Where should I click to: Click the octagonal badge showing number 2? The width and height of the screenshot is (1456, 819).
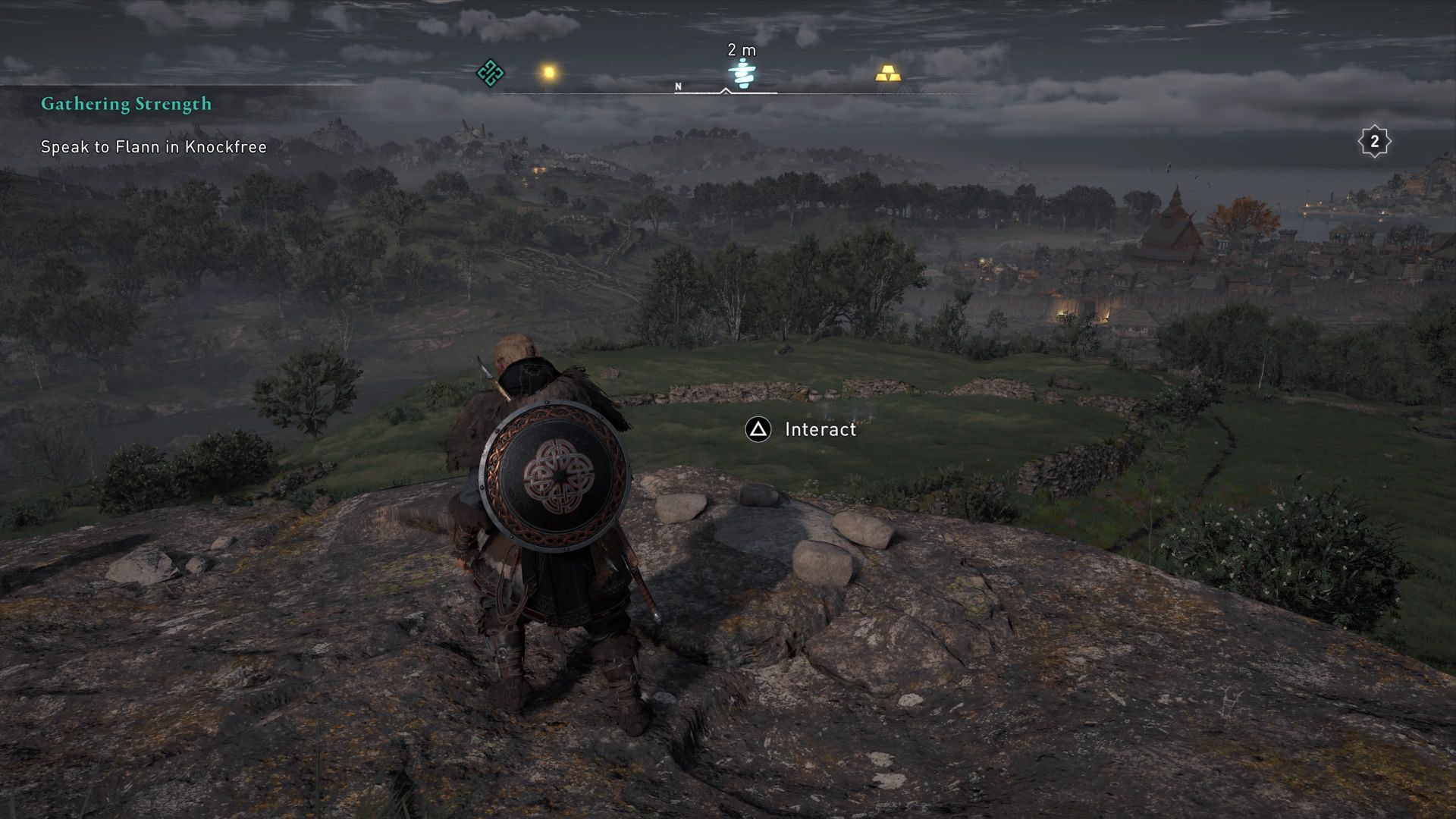coord(1375,140)
